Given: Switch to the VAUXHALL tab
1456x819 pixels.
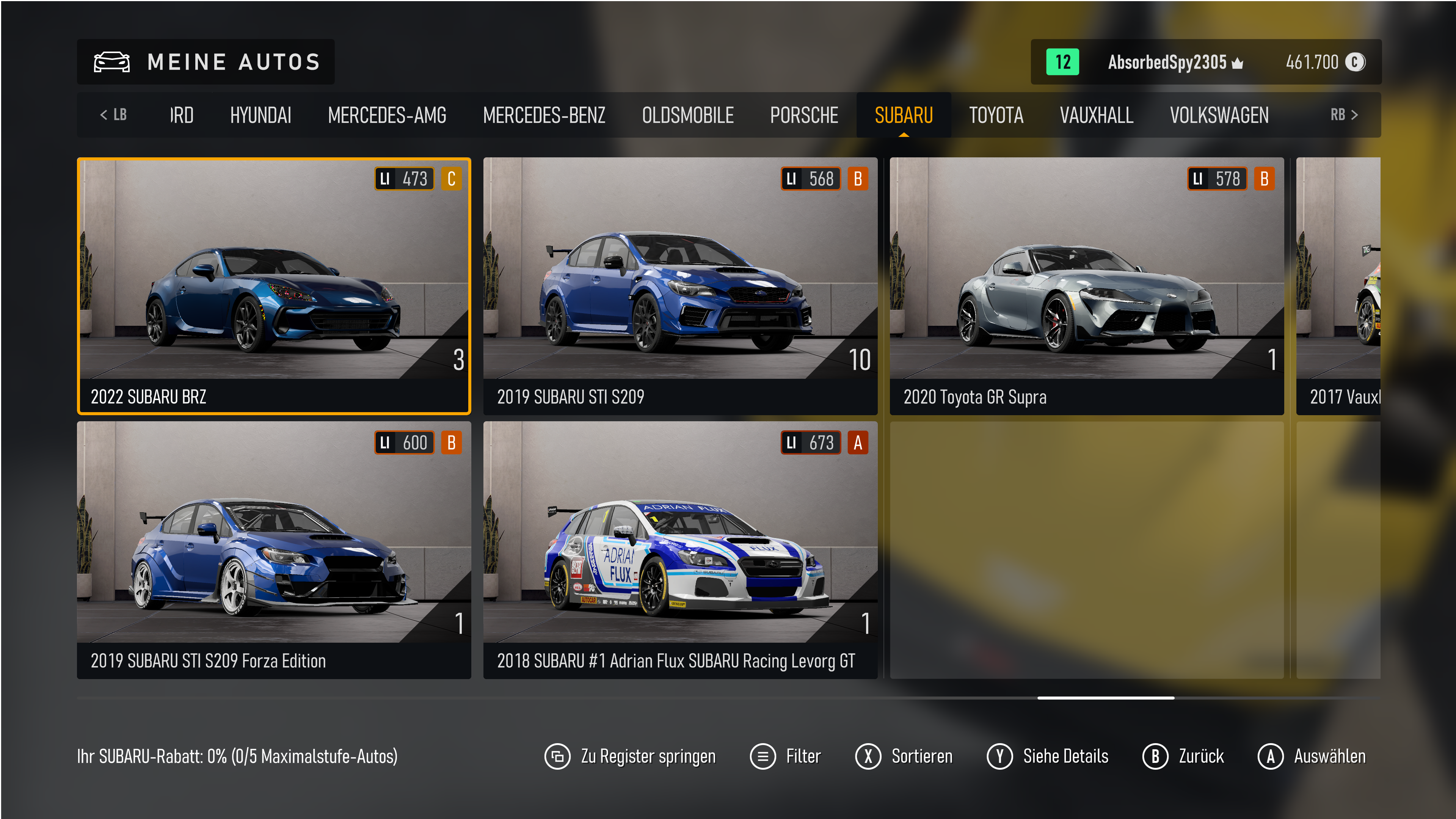Looking at the screenshot, I should (x=1096, y=115).
